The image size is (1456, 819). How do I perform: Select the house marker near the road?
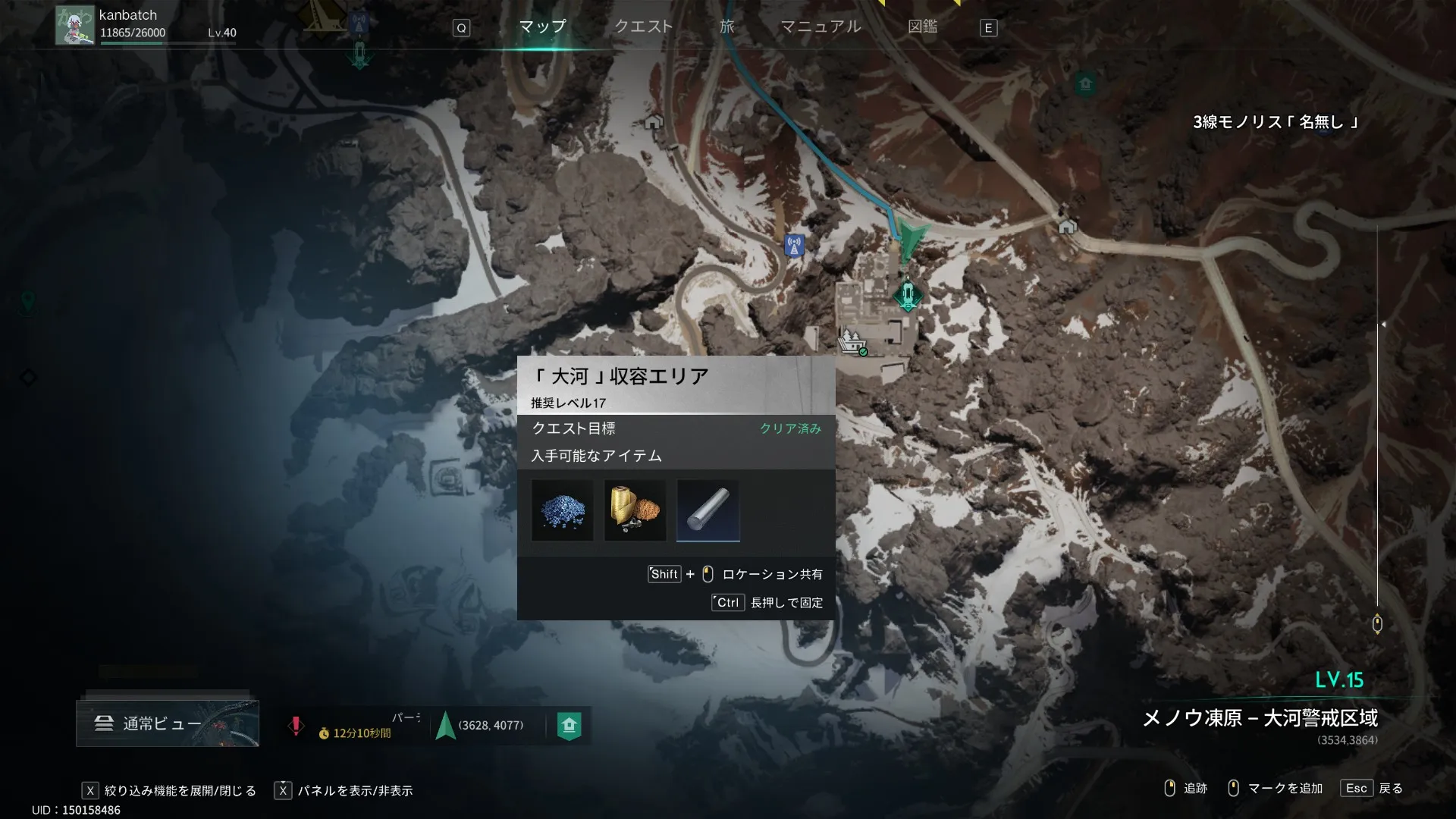[x=1067, y=227]
